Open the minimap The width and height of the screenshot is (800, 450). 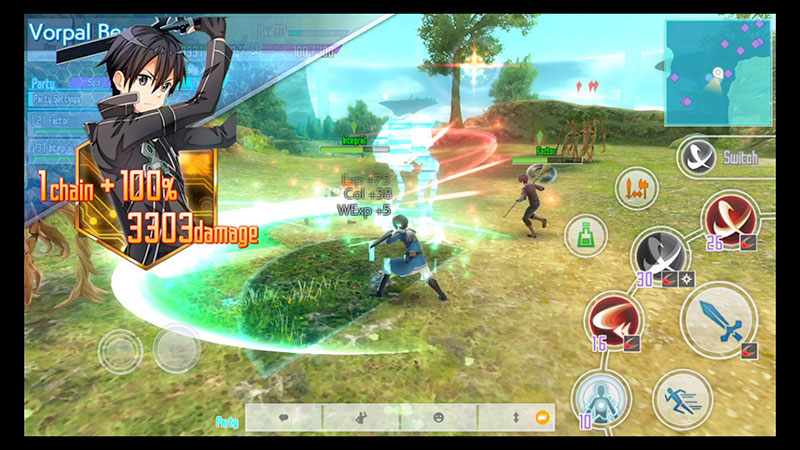point(717,73)
